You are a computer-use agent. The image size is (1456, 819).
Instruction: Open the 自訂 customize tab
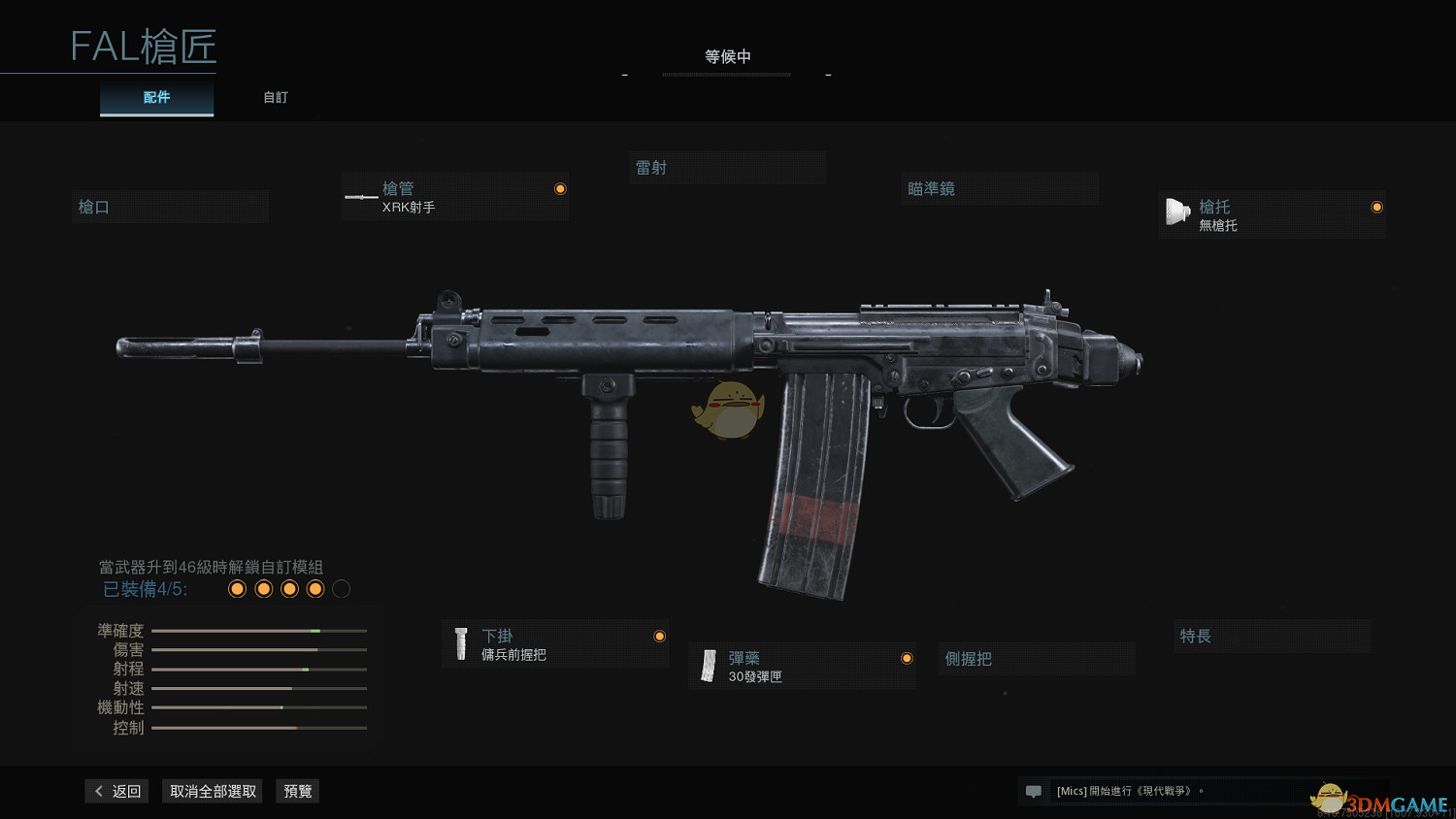click(x=276, y=98)
